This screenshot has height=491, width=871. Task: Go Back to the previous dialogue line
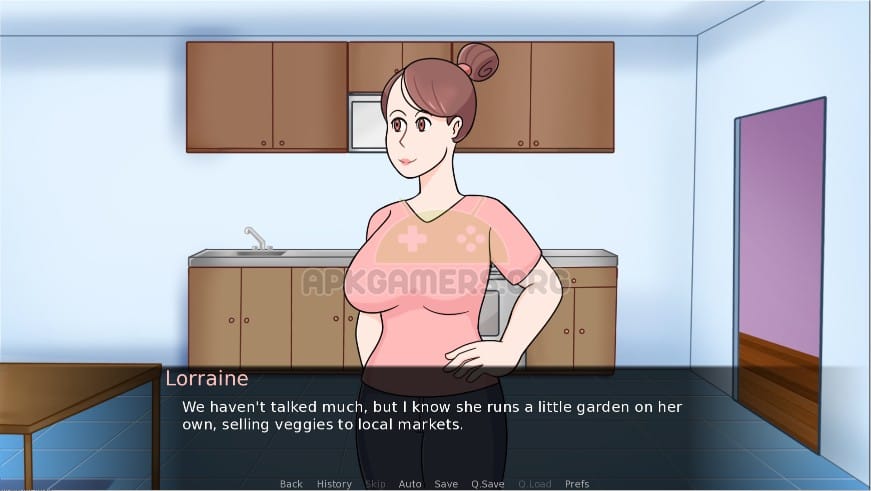point(291,484)
